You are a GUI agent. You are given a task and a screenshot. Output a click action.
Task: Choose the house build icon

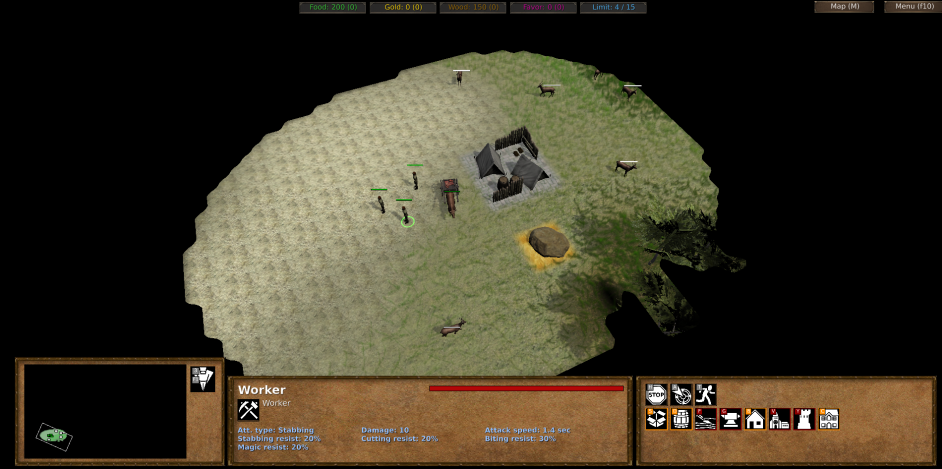(755, 419)
